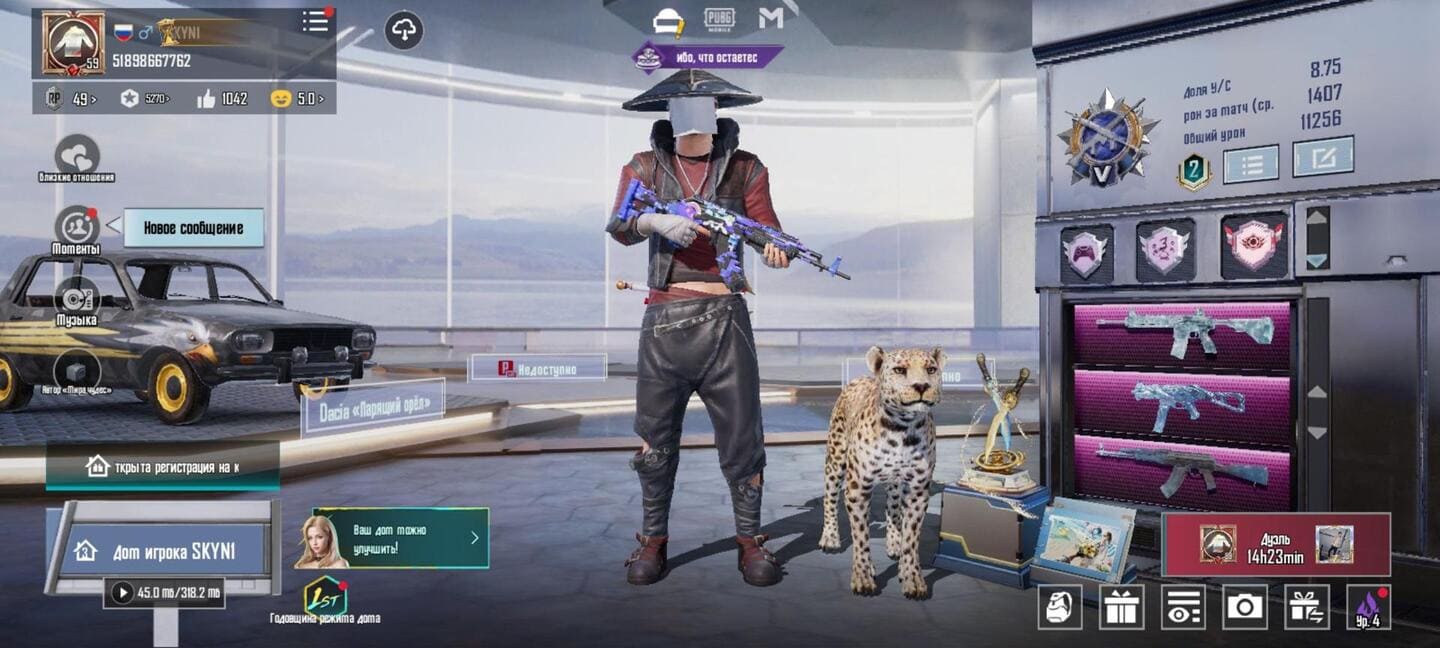Open the gift exchange icon with arrows

point(1307,606)
